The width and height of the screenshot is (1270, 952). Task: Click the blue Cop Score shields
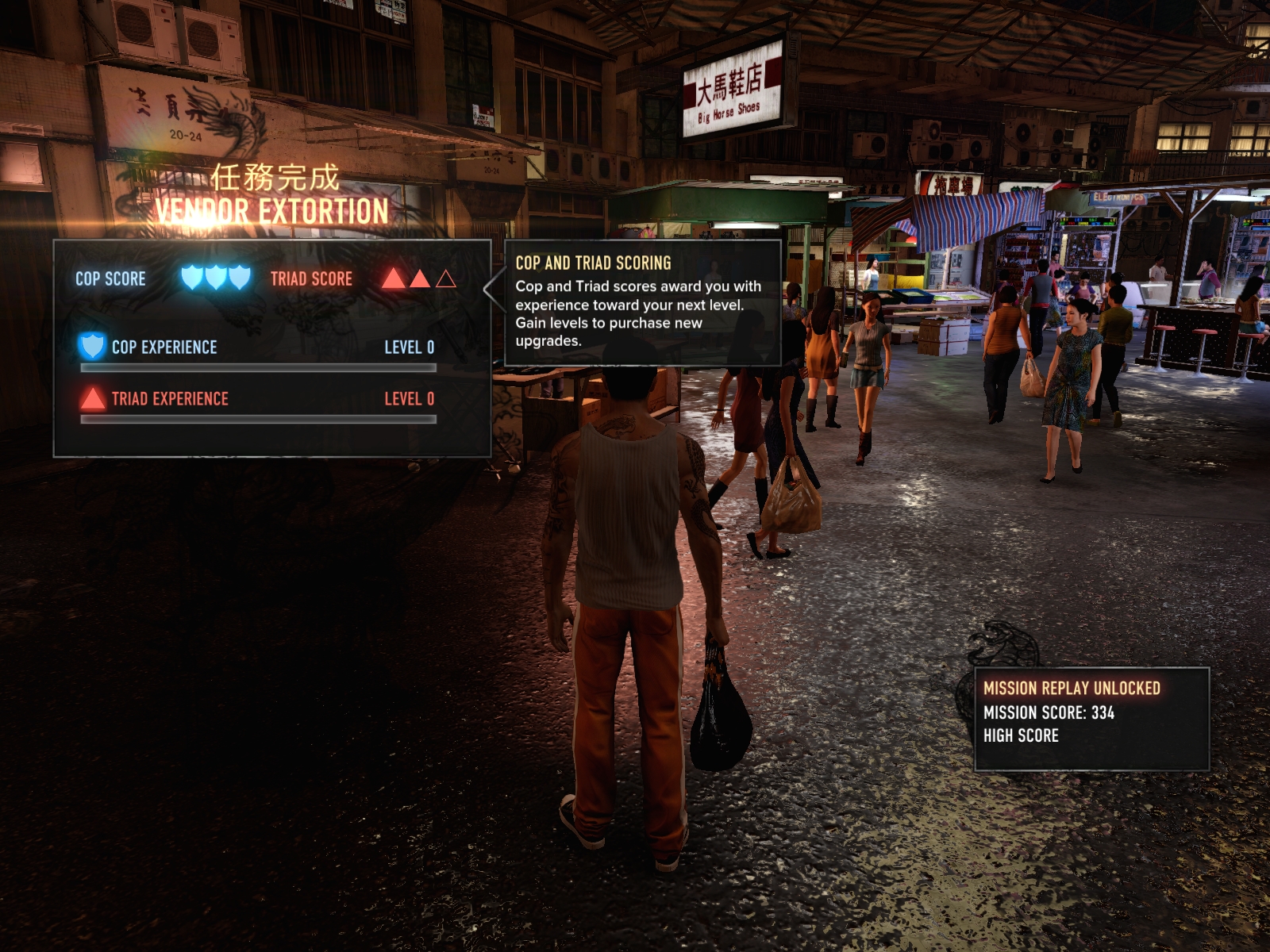216,278
